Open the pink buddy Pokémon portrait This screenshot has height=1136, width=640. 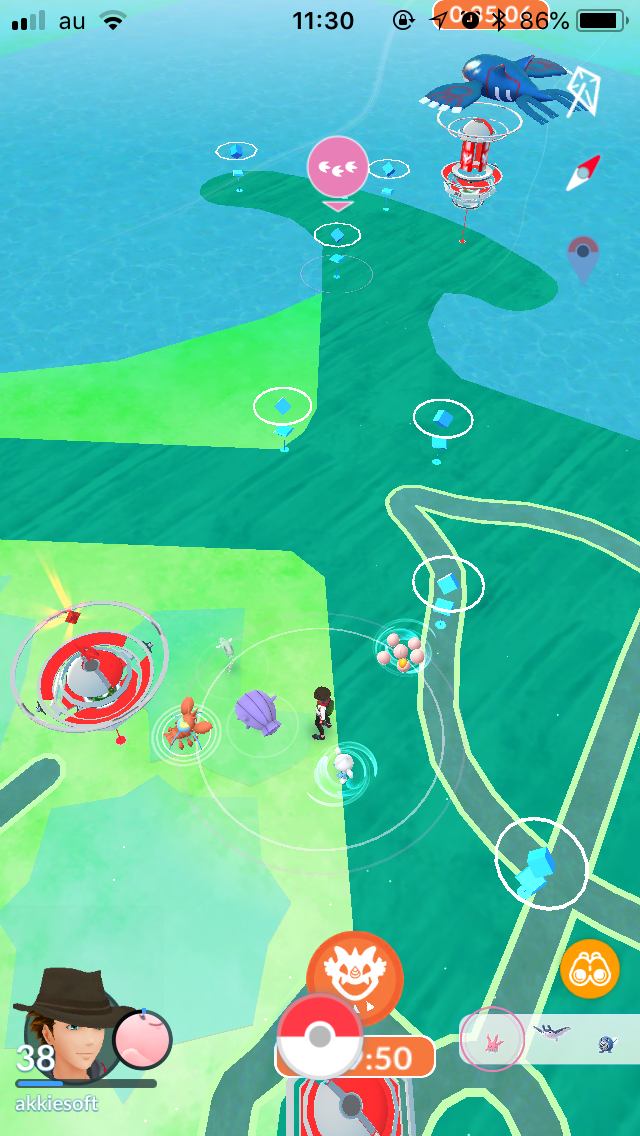tap(142, 1039)
